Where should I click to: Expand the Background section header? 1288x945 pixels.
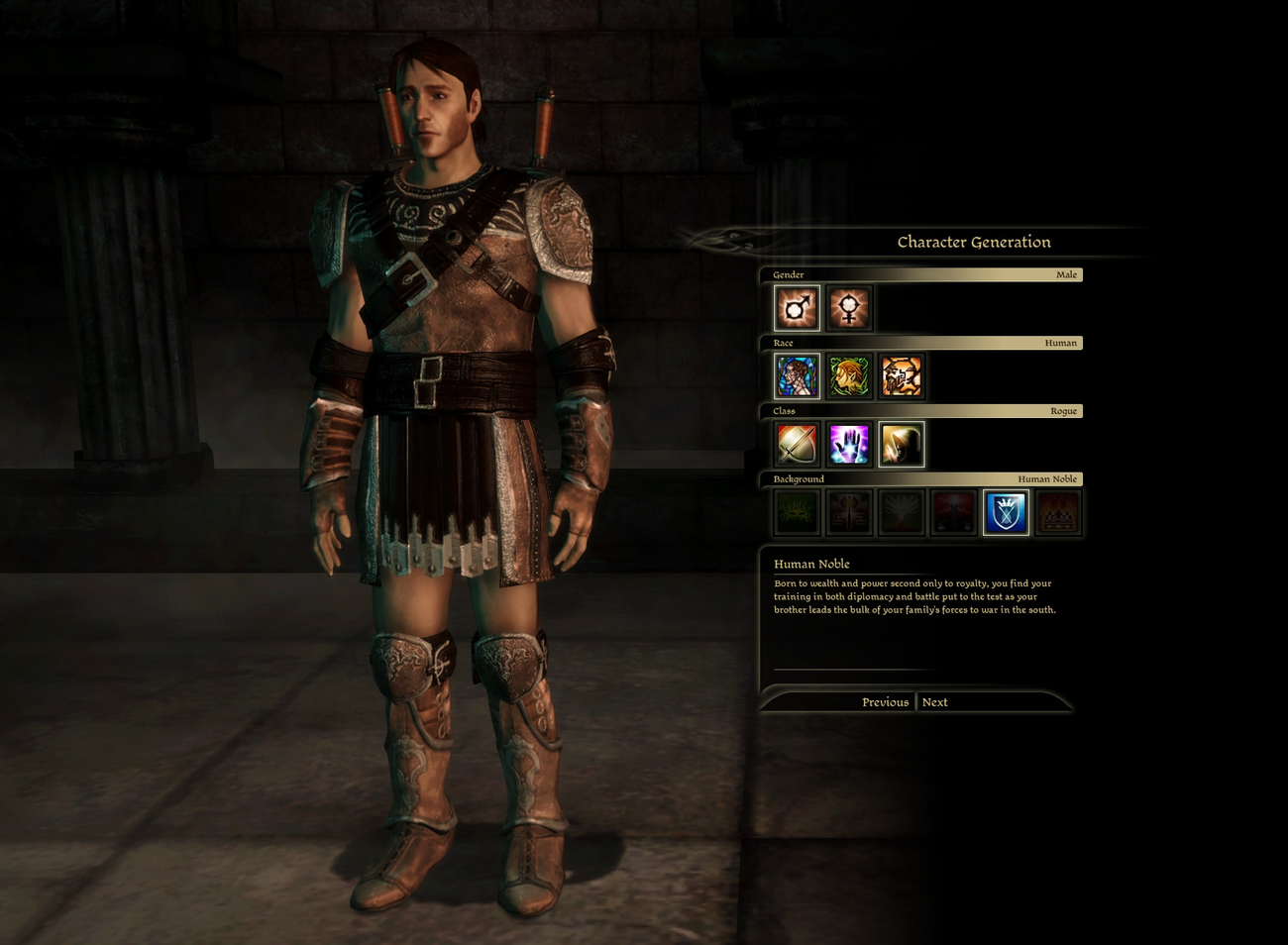[x=921, y=478]
